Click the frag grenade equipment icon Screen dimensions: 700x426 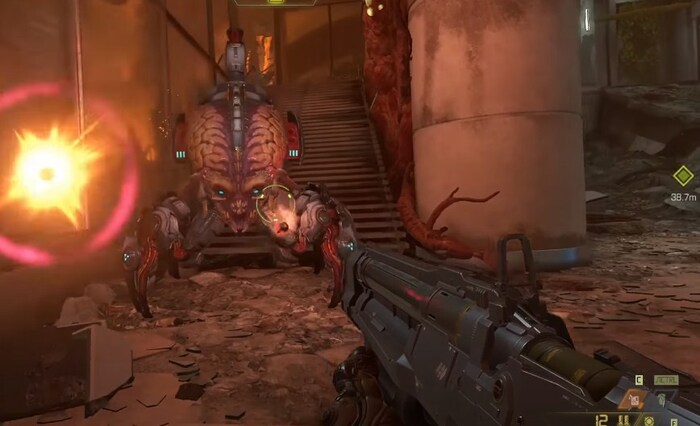pos(663,400)
